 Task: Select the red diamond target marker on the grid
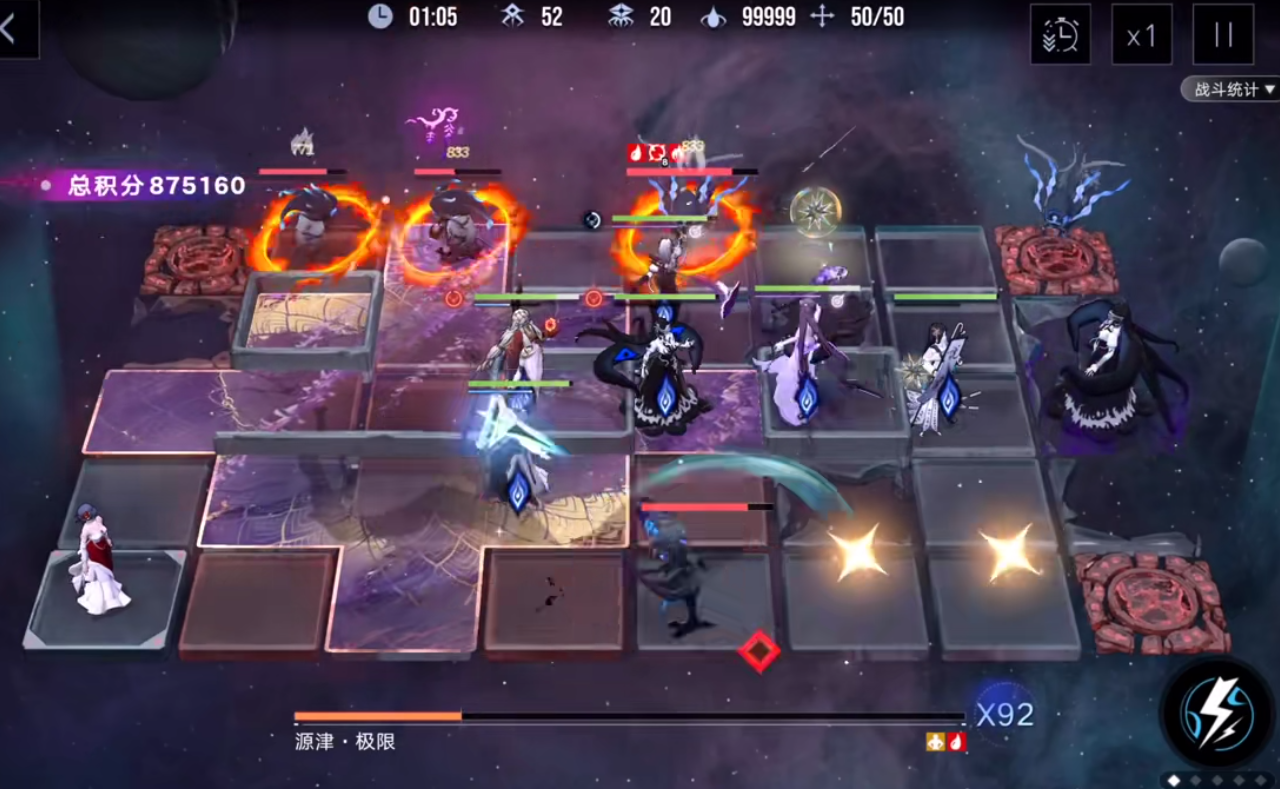759,651
